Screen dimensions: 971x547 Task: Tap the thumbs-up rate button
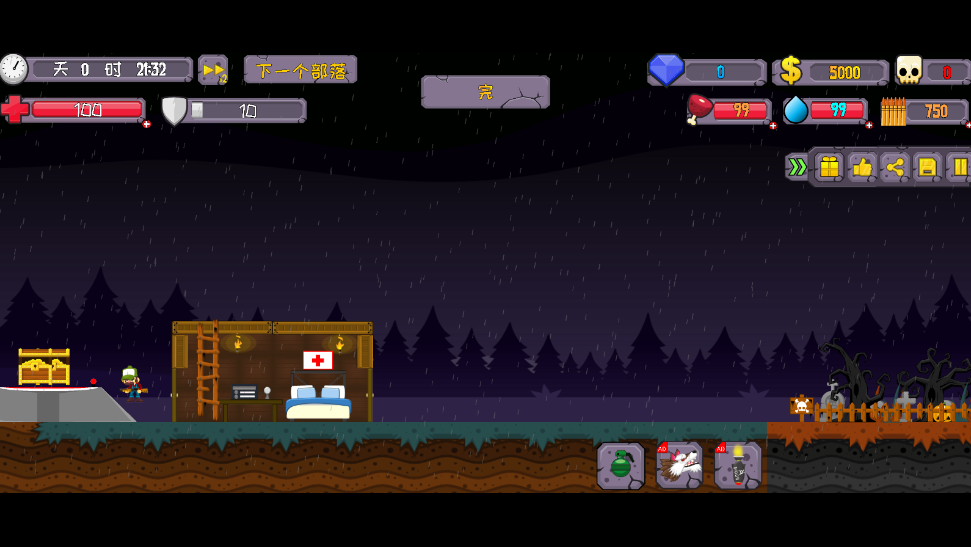(x=862, y=167)
